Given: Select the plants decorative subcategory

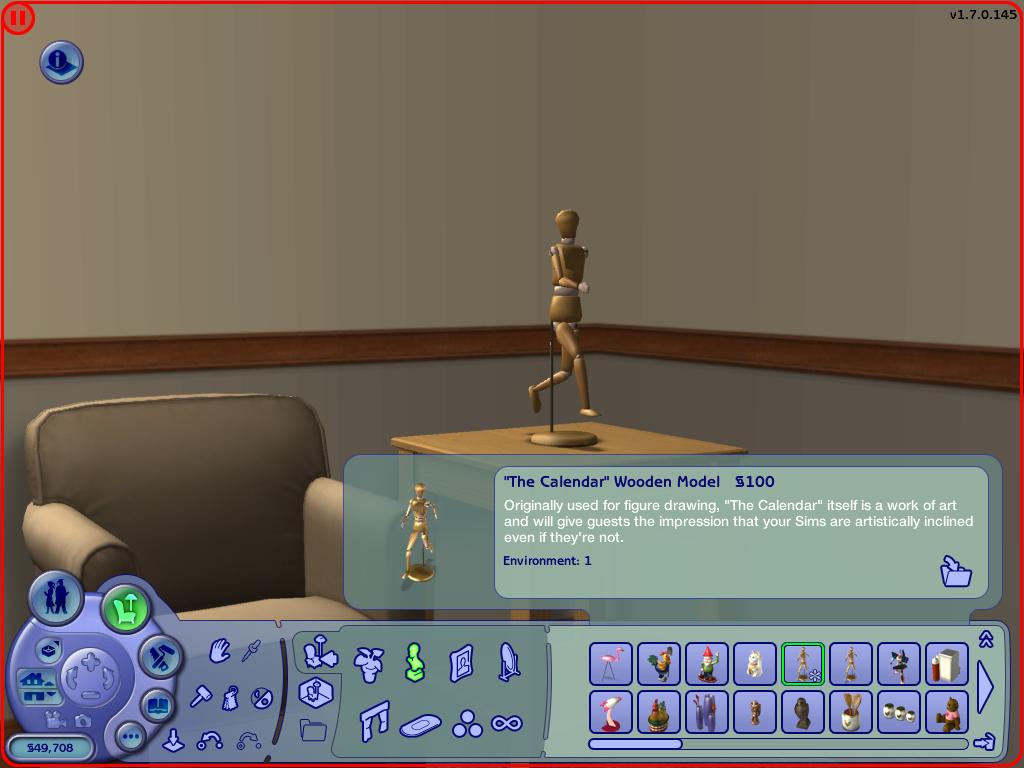Looking at the screenshot, I should click(x=369, y=663).
